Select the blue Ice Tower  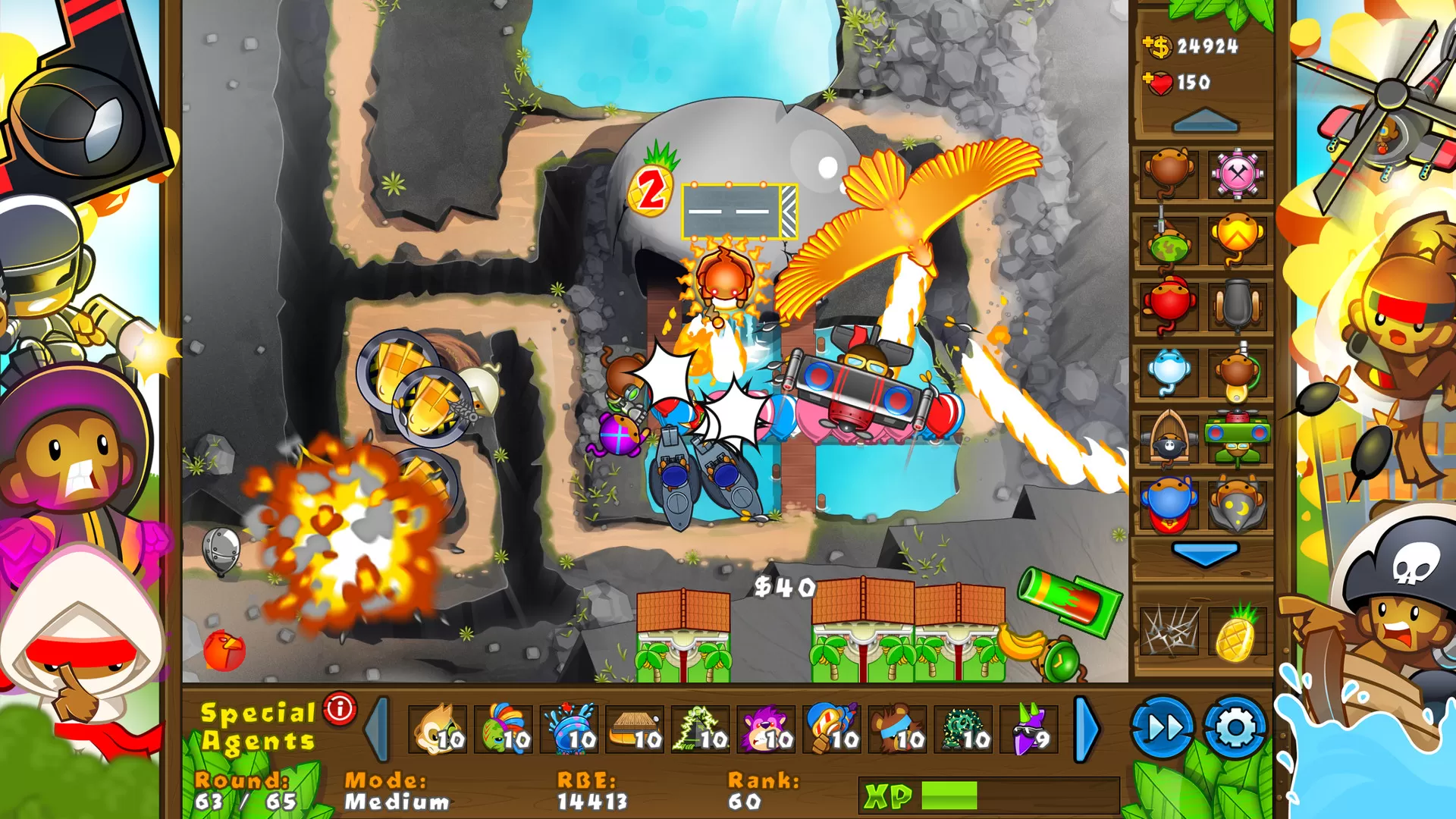click(x=1167, y=369)
